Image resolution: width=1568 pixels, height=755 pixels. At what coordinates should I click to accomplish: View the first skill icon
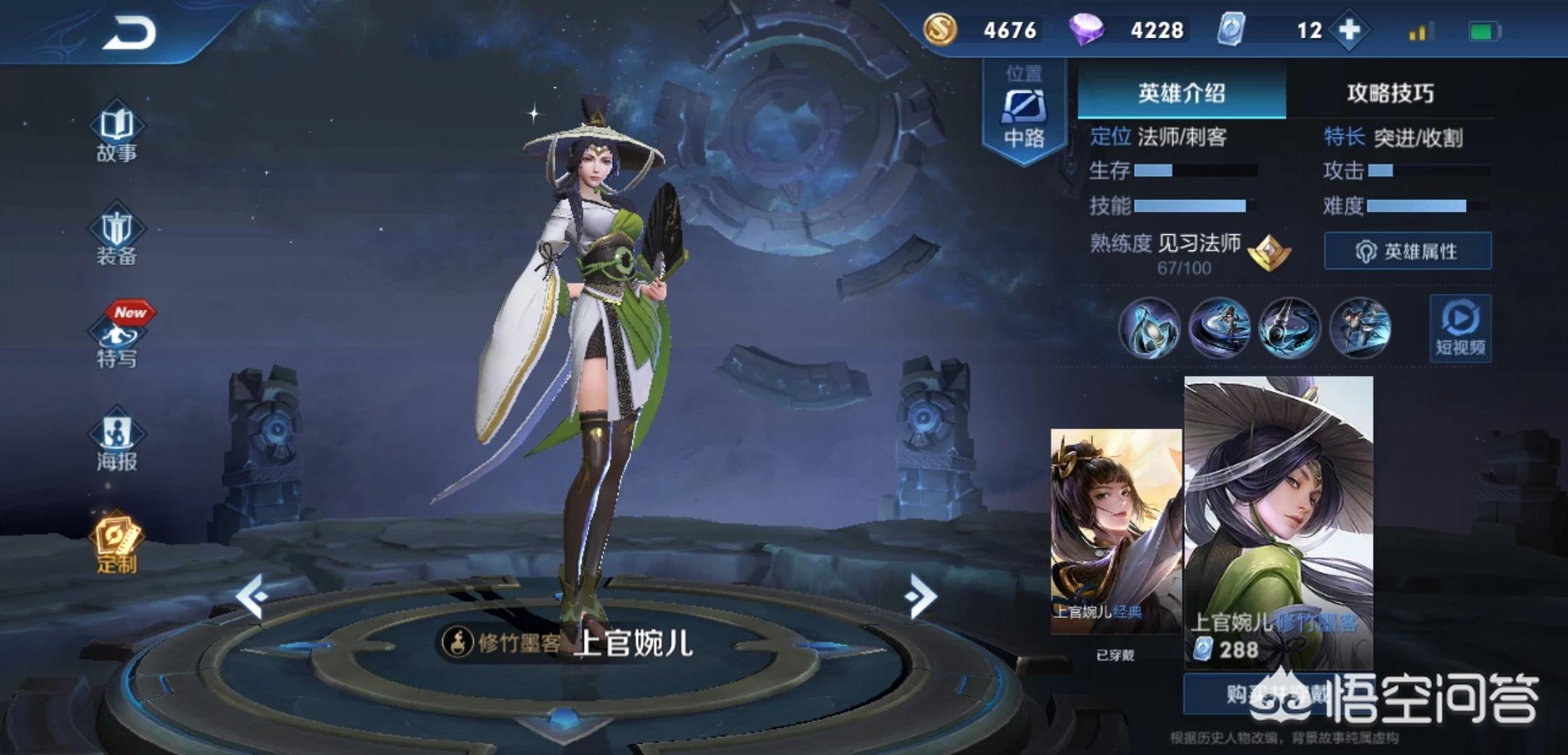(x=1149, y=327)
